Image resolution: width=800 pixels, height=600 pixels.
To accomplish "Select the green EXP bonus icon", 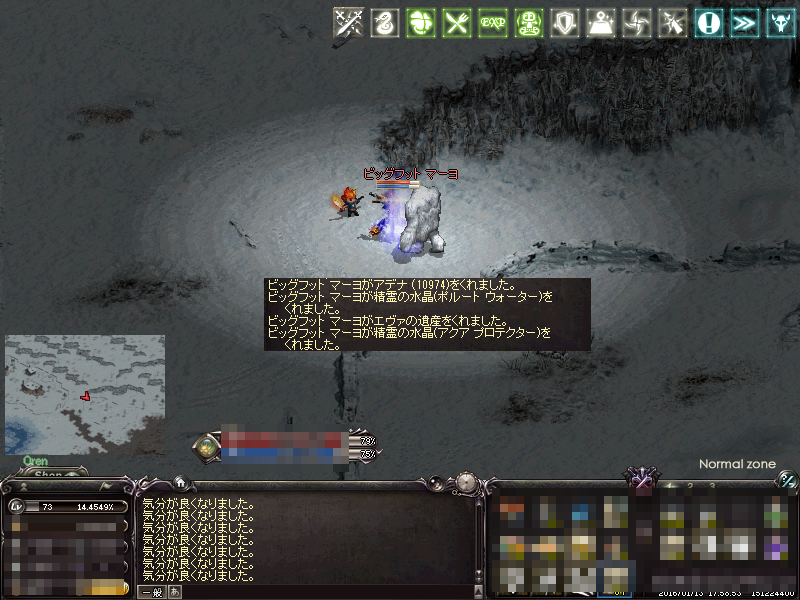I will pos(492,22).
